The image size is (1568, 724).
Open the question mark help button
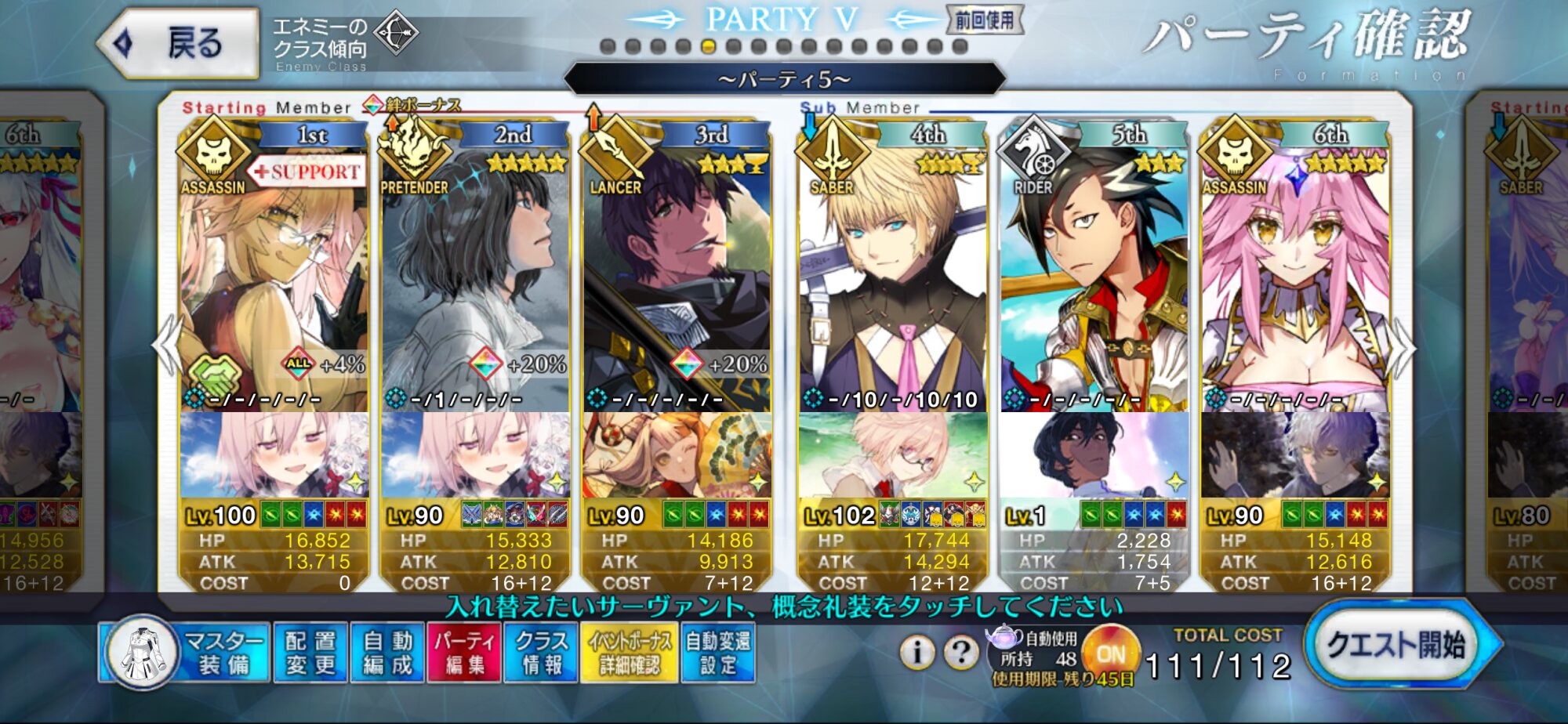click(x=961, y=651)
